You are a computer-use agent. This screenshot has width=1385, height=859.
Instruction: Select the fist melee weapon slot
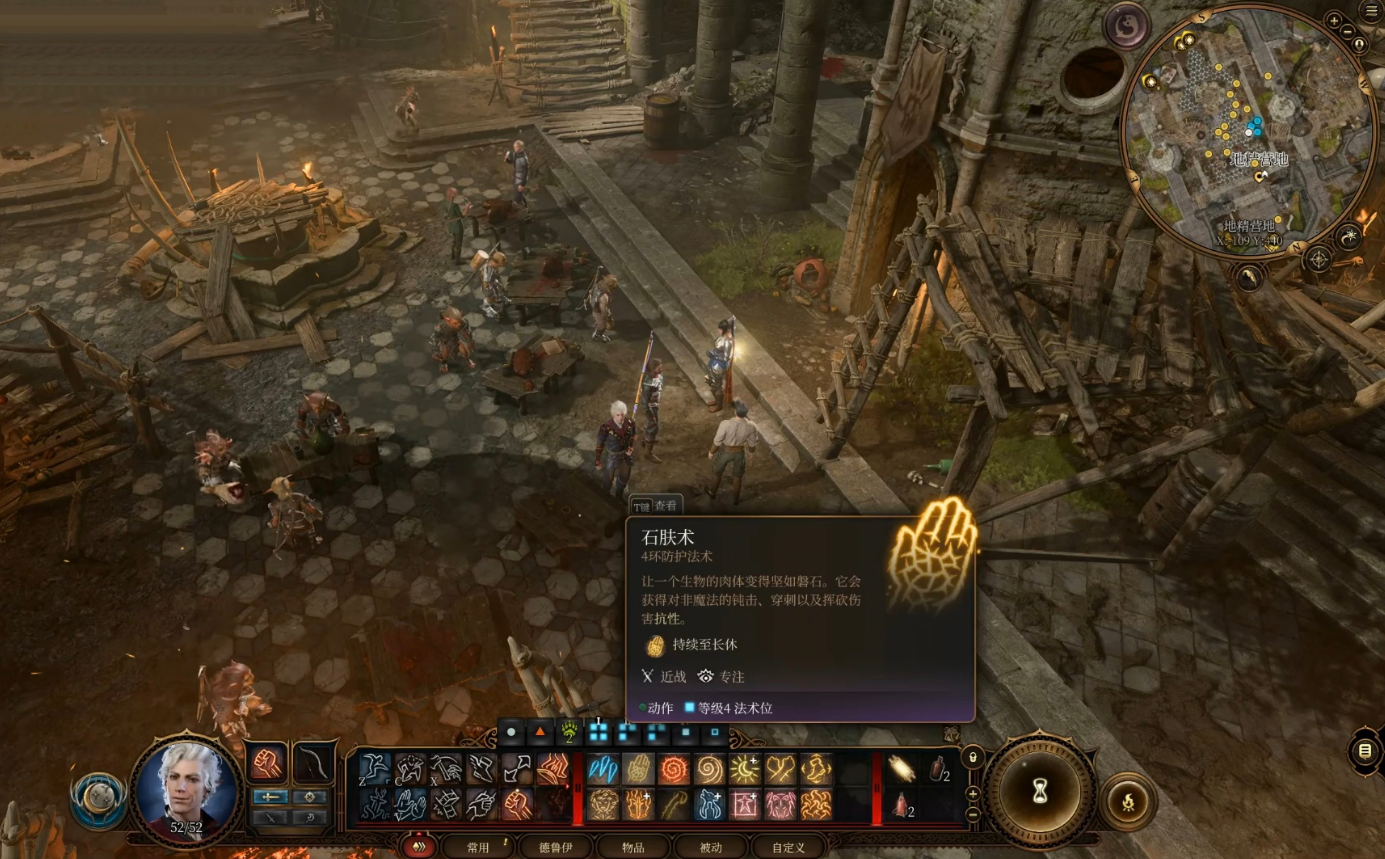pyautogui.click(x=266, y=763)
